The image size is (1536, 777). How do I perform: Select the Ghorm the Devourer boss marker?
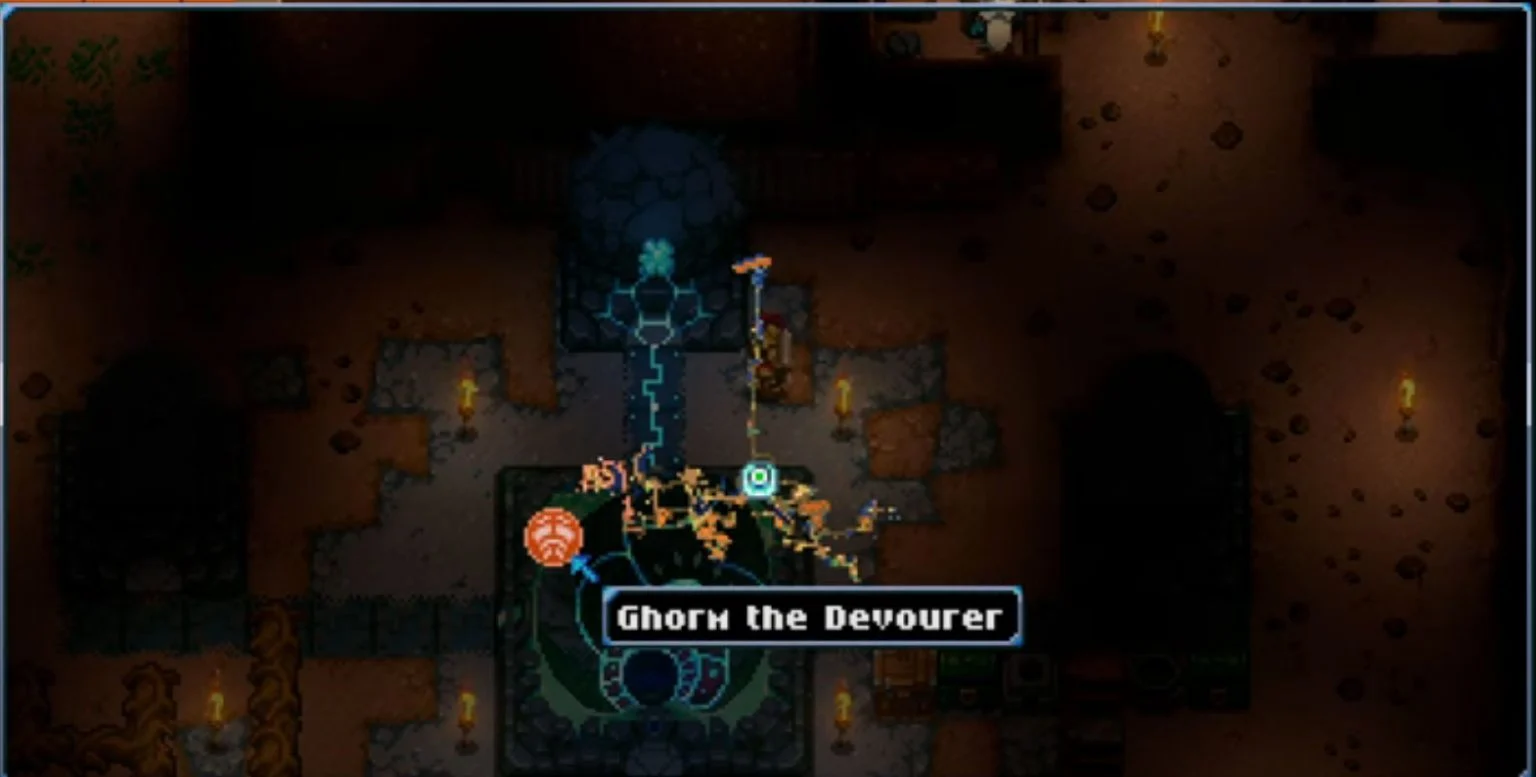point(551,537)
